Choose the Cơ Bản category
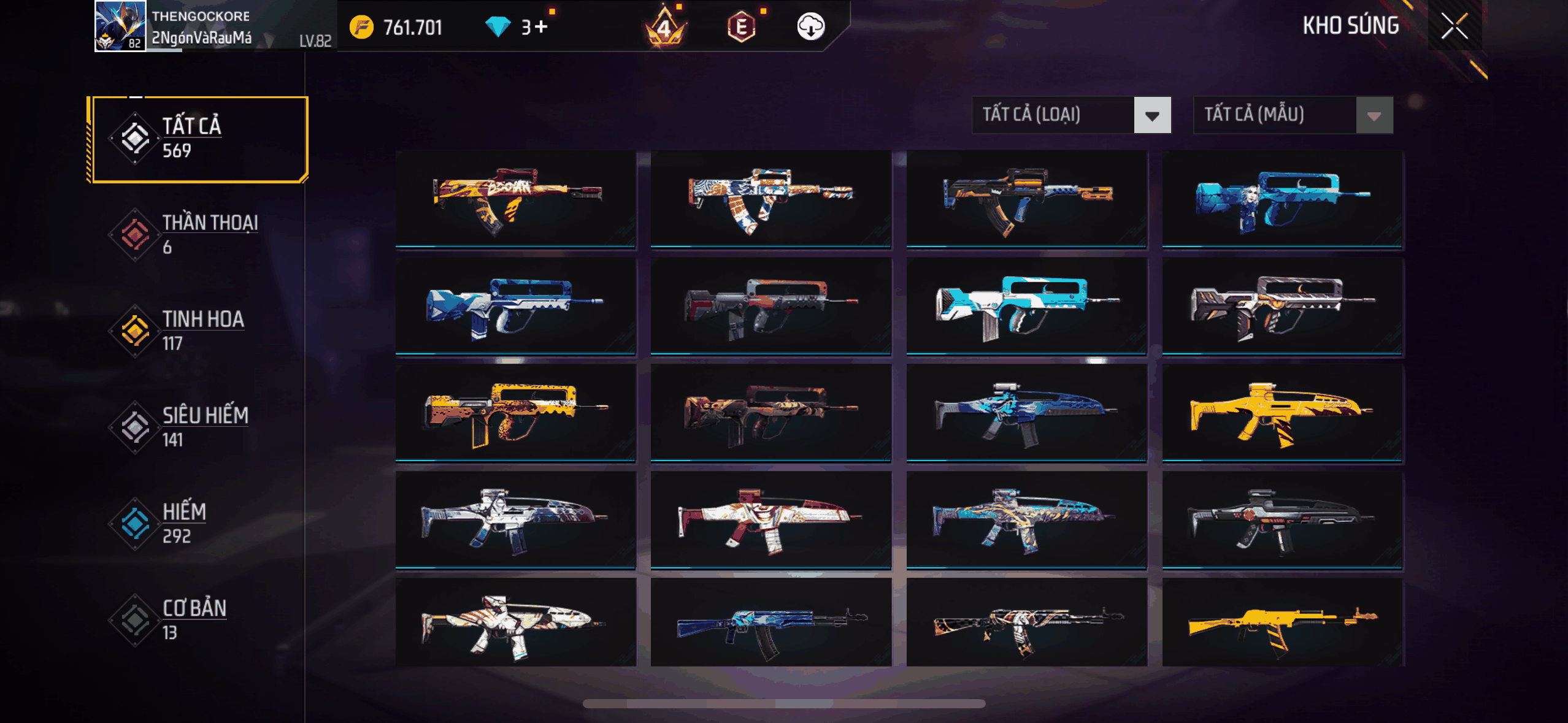This screenshot has width=1568, height=723. [198, 620]
